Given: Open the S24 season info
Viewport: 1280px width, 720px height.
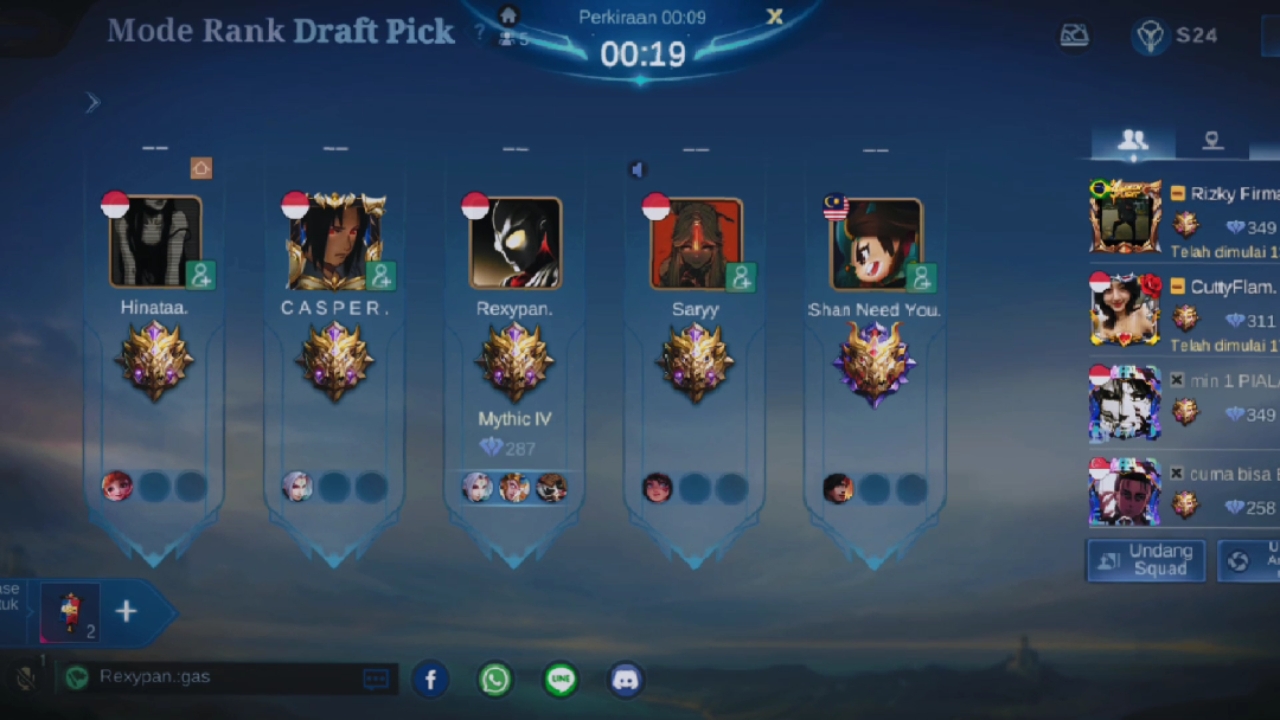Looking at the screenshot, I should click(1176, 36).
